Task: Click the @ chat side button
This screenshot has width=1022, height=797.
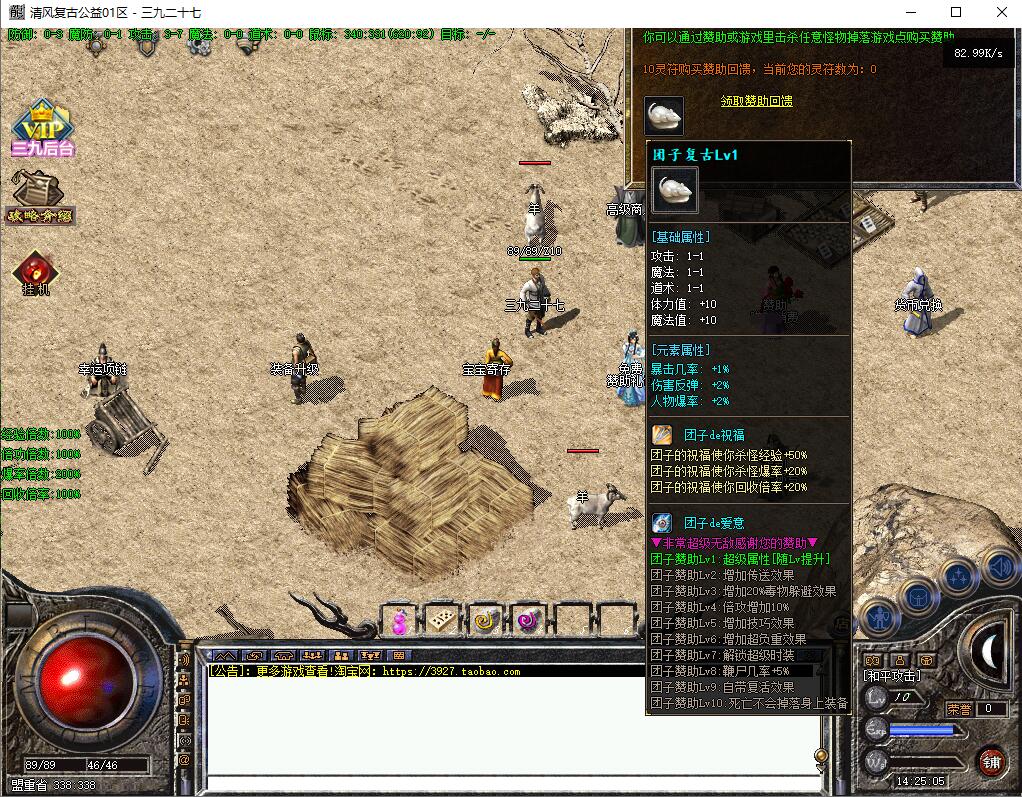Action: point(184,760)
